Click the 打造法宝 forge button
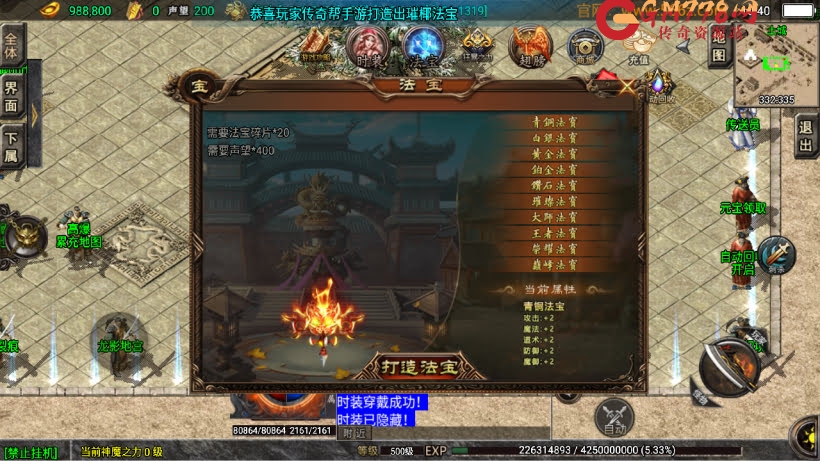Screen dimensions: 820x461 tap(417, 366)
